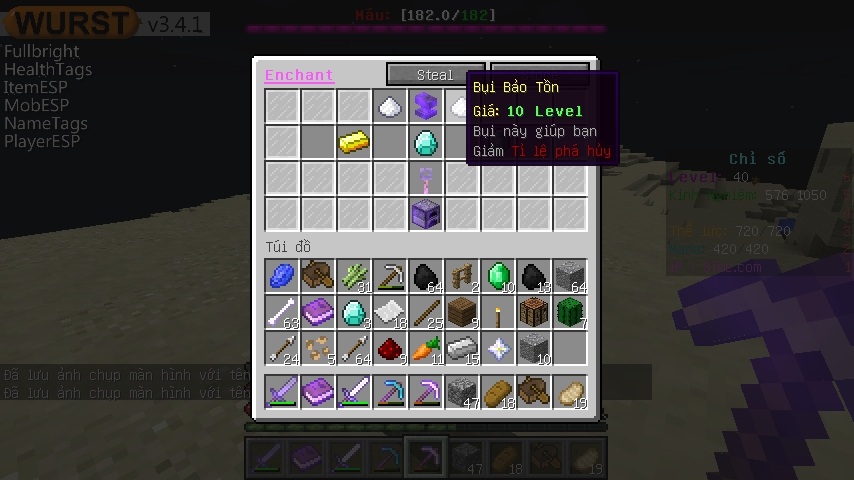Choose the sugar cane stack

coord(354,276)
